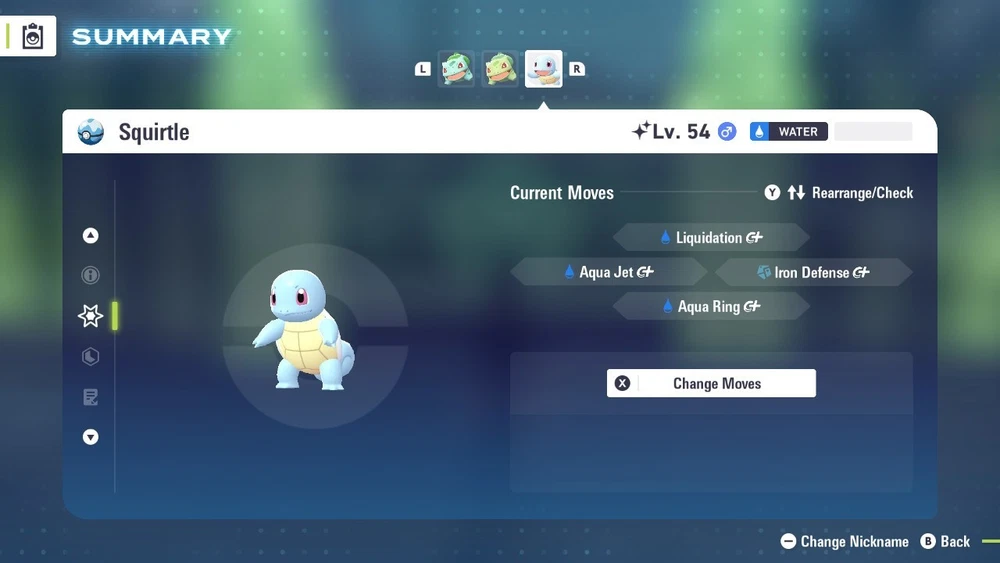Screen dimensions: 1000x563
Task: Open the info page tab
Action: pyautogui.click(x=91, y=275)
